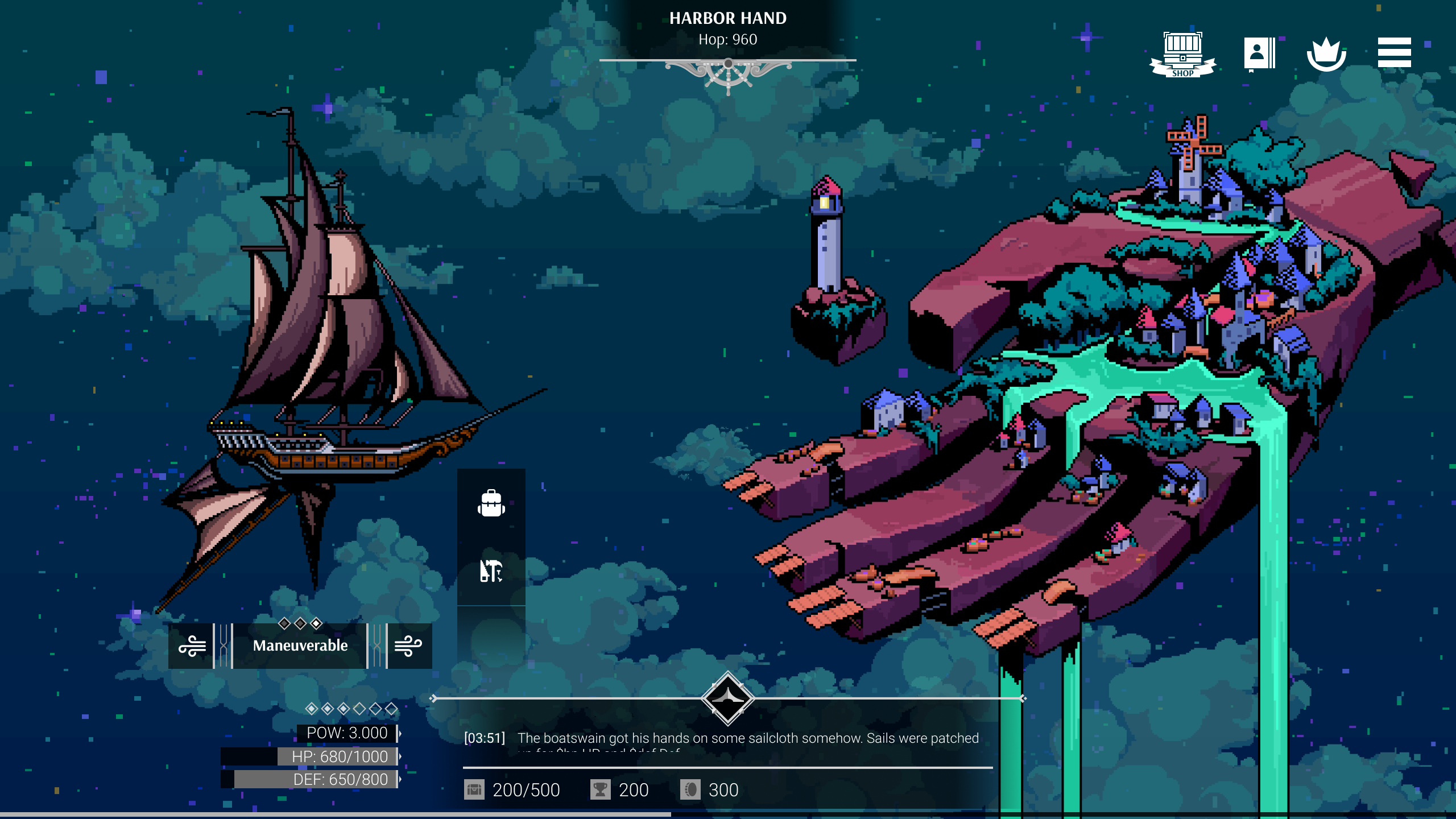Screen dimensions: 1456x819
Task: Click the cargo crate capacity icon
Action: click(x=474, y=790)
